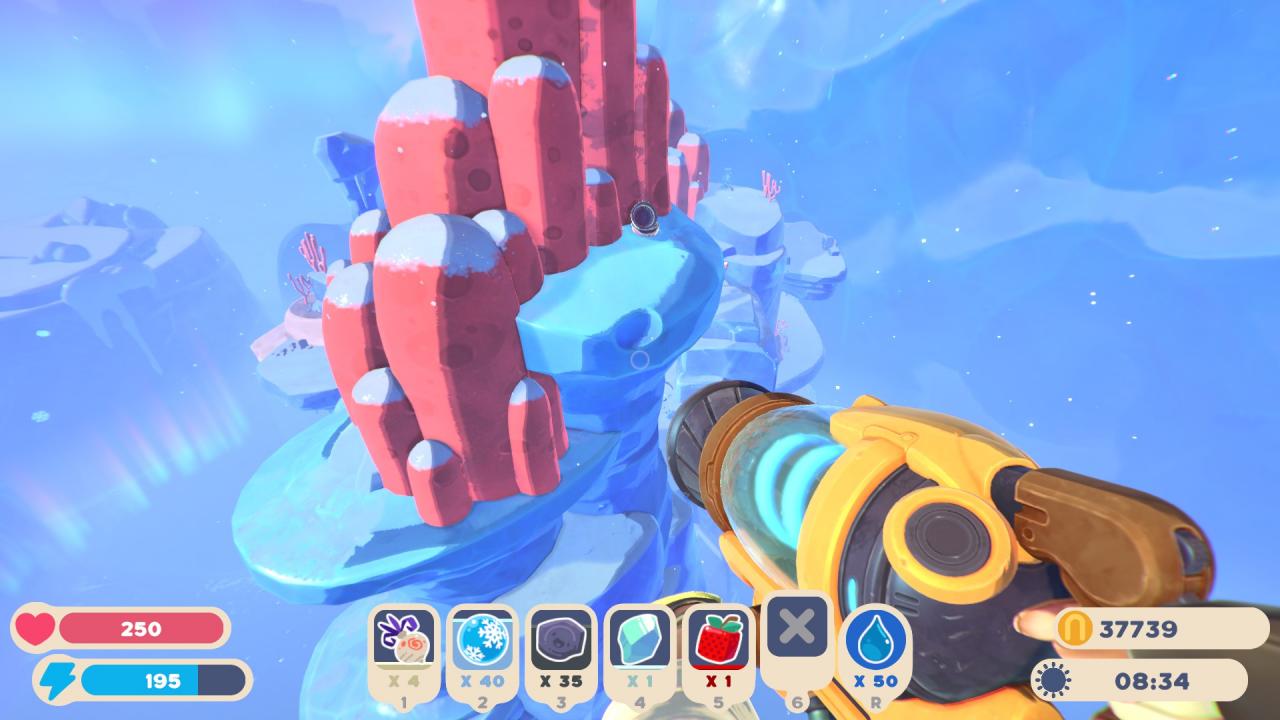
Task: Pick the pale blue crystal slot
Action: point(640,640)
